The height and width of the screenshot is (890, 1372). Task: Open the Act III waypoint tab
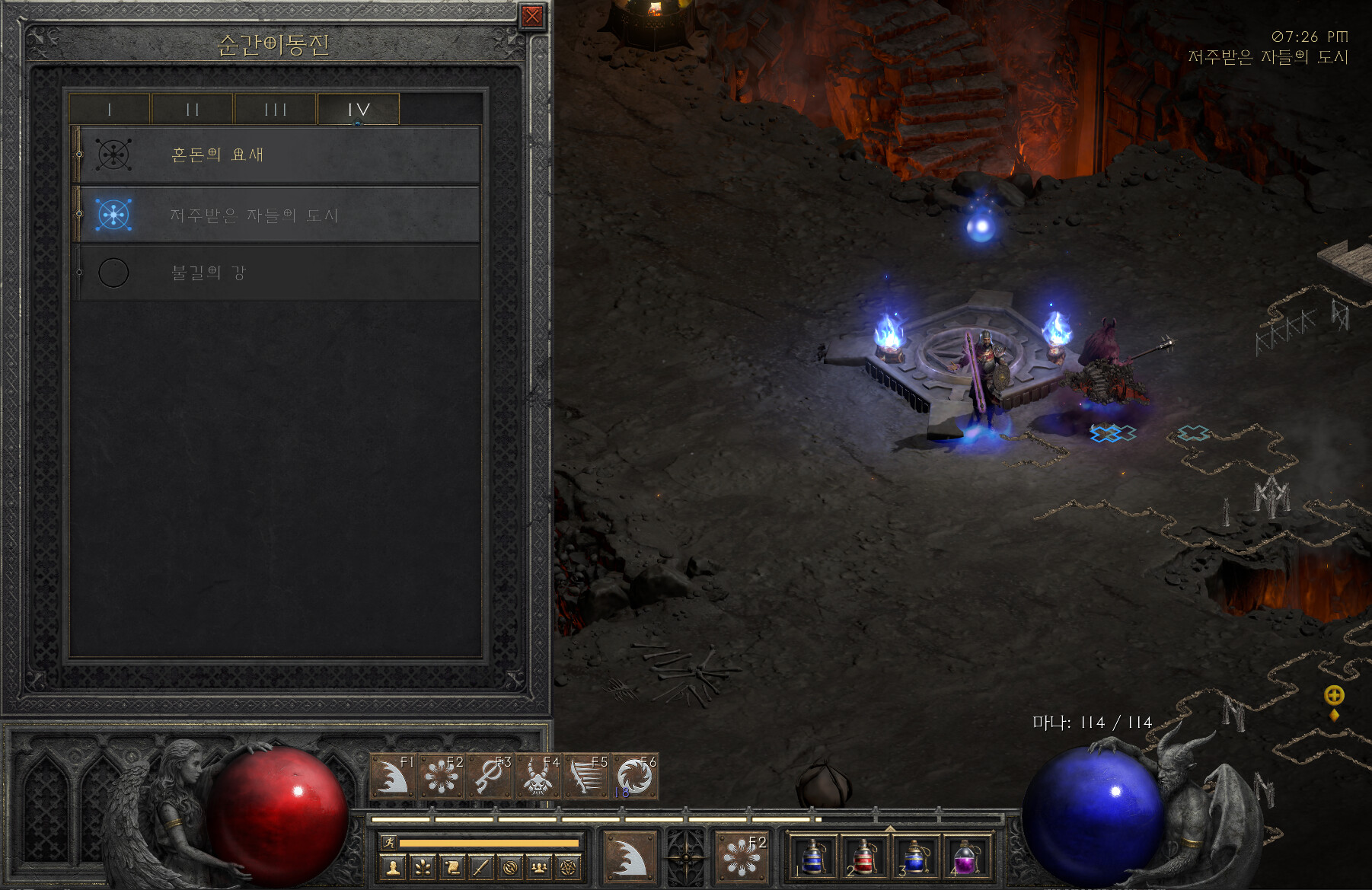click(275, 110)
